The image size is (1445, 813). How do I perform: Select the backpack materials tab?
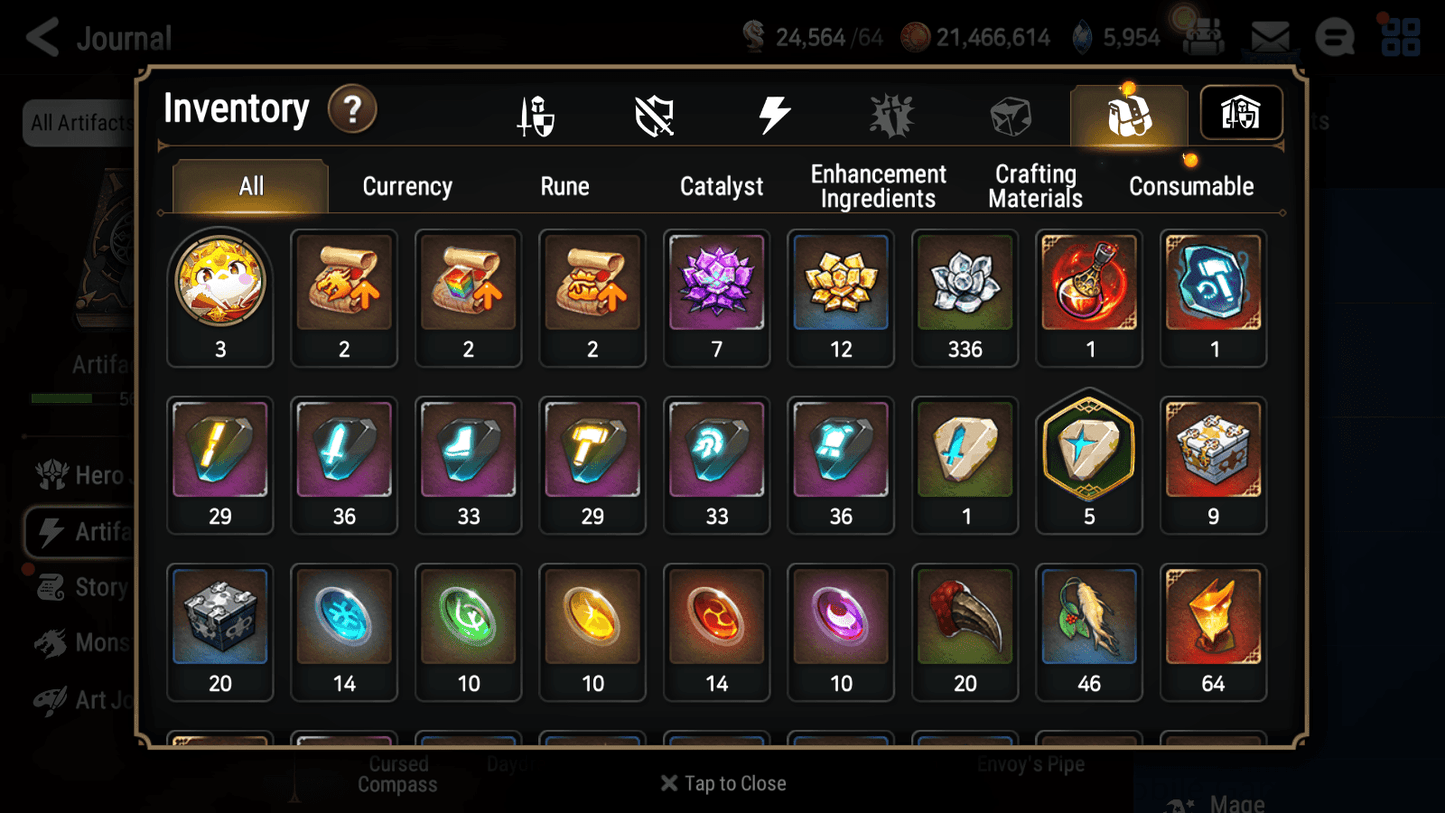(1128, 113)
